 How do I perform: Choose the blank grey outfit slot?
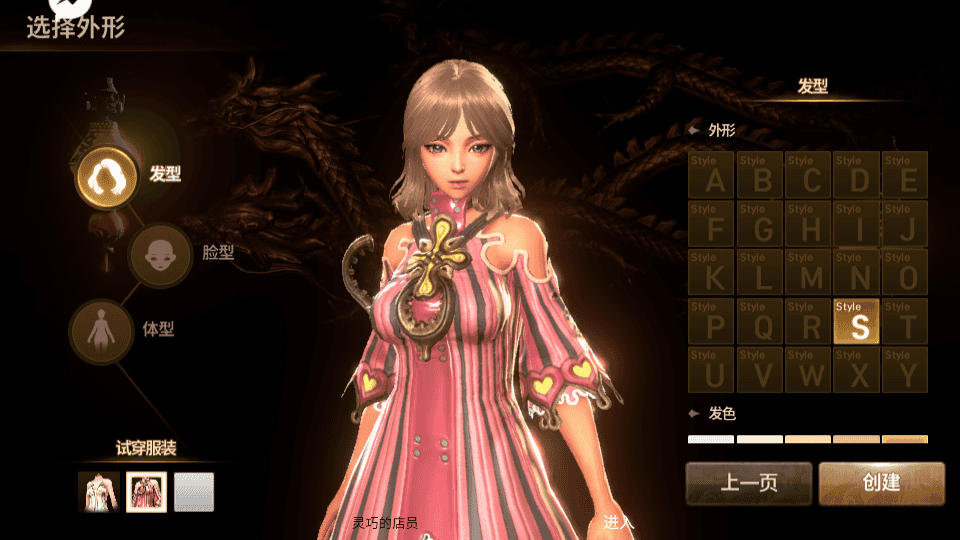tap(194, 492)
